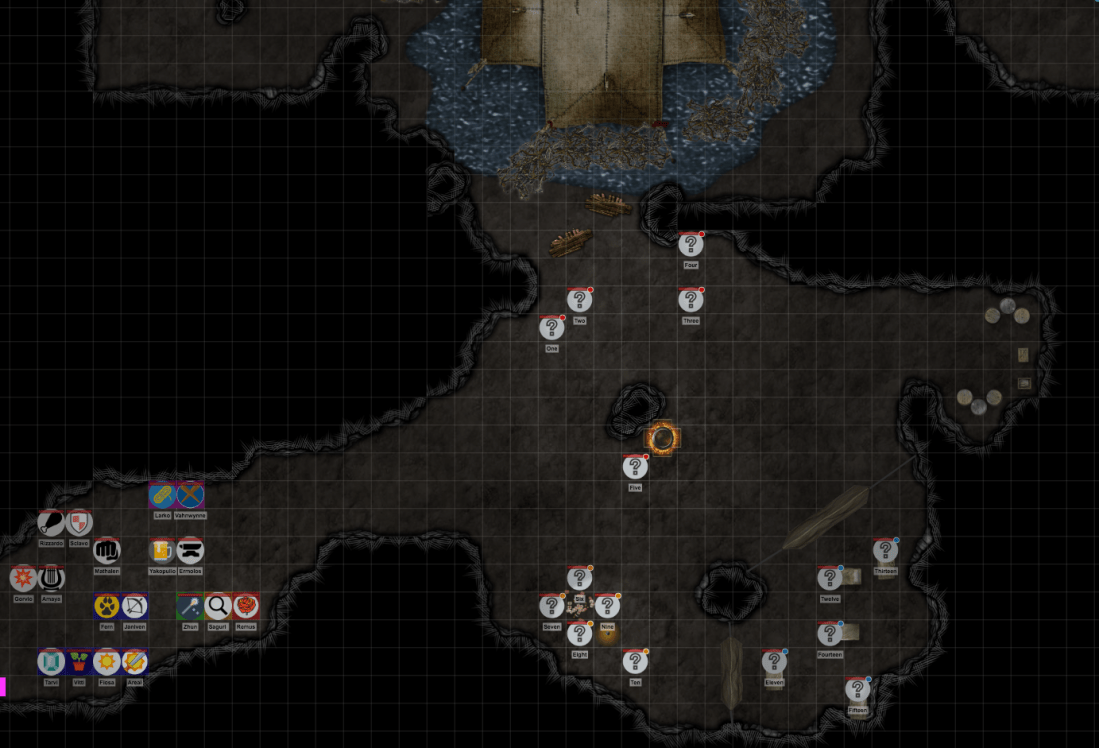
Task: Choose the Amaya lyre token
Action: pyautogui.click(x=51, y=578)
